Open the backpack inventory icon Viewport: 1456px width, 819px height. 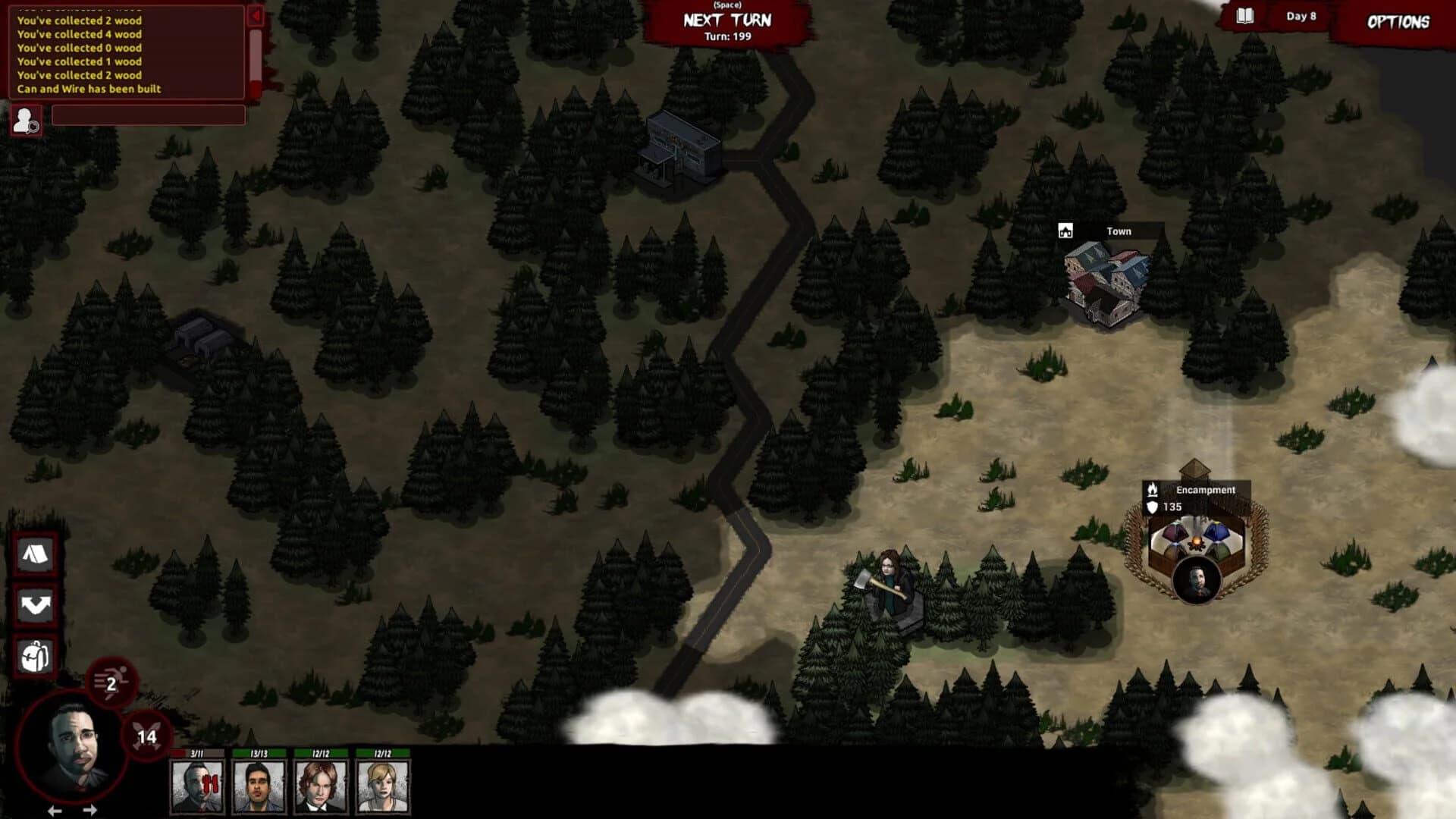(35, 657)
